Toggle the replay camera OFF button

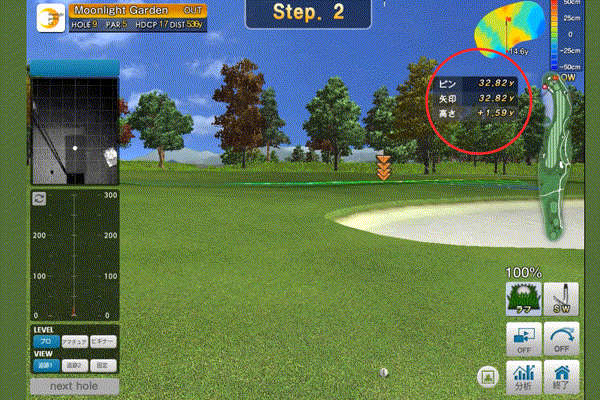point(521,337)
